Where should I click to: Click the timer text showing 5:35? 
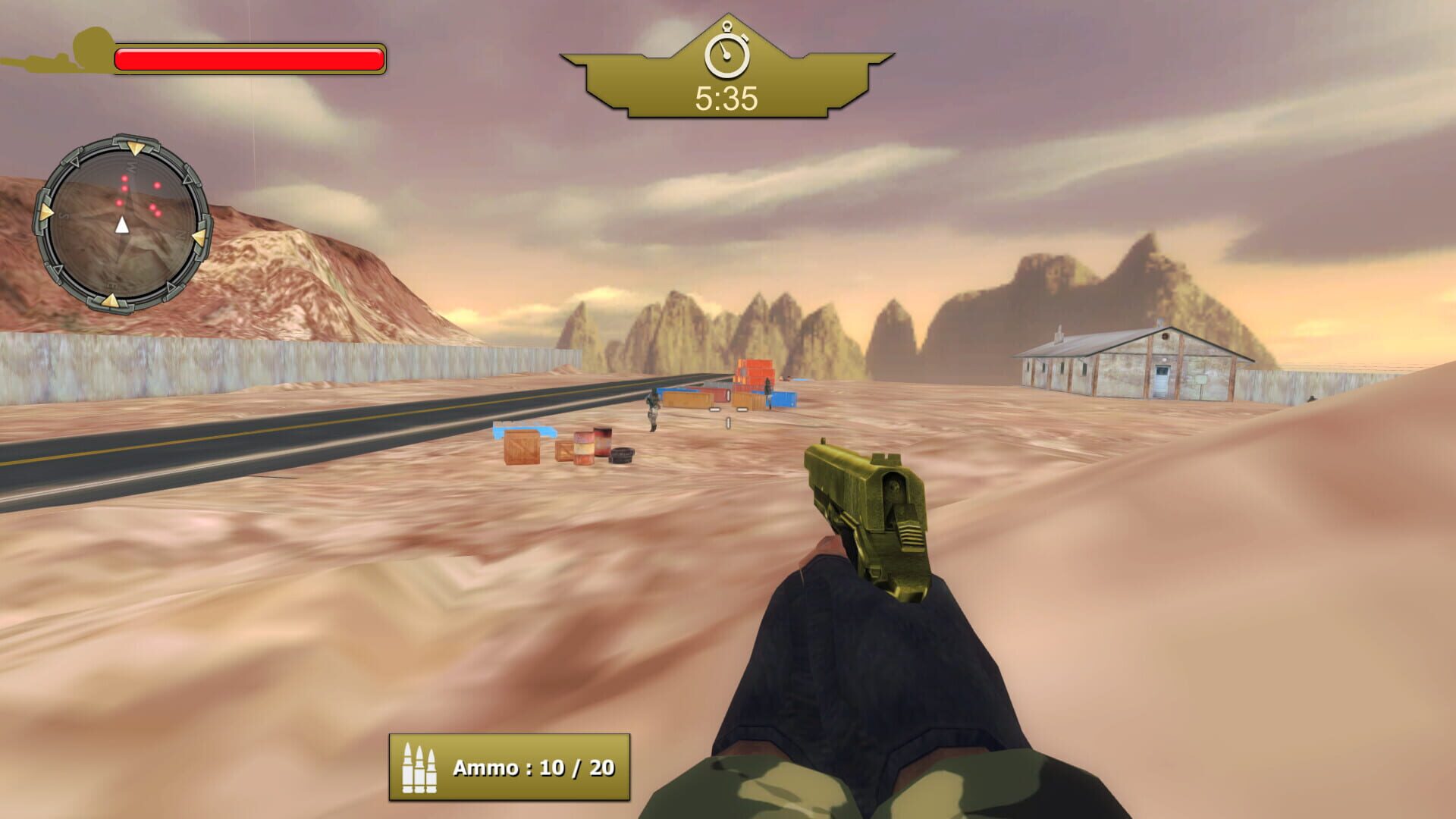(x=726, y=96)
